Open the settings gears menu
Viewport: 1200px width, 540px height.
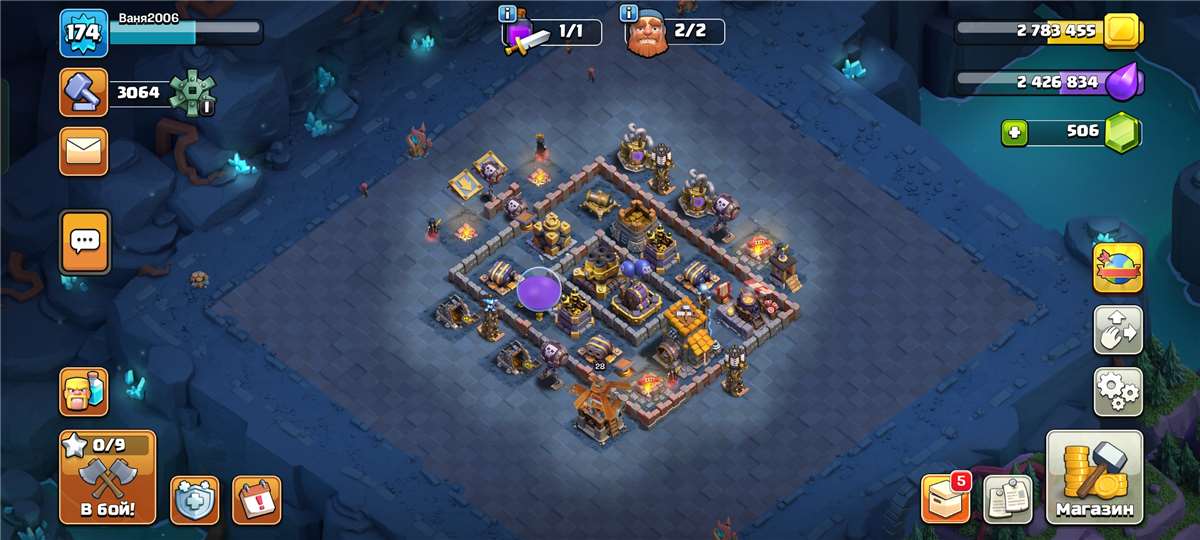tap(1118, 391)
